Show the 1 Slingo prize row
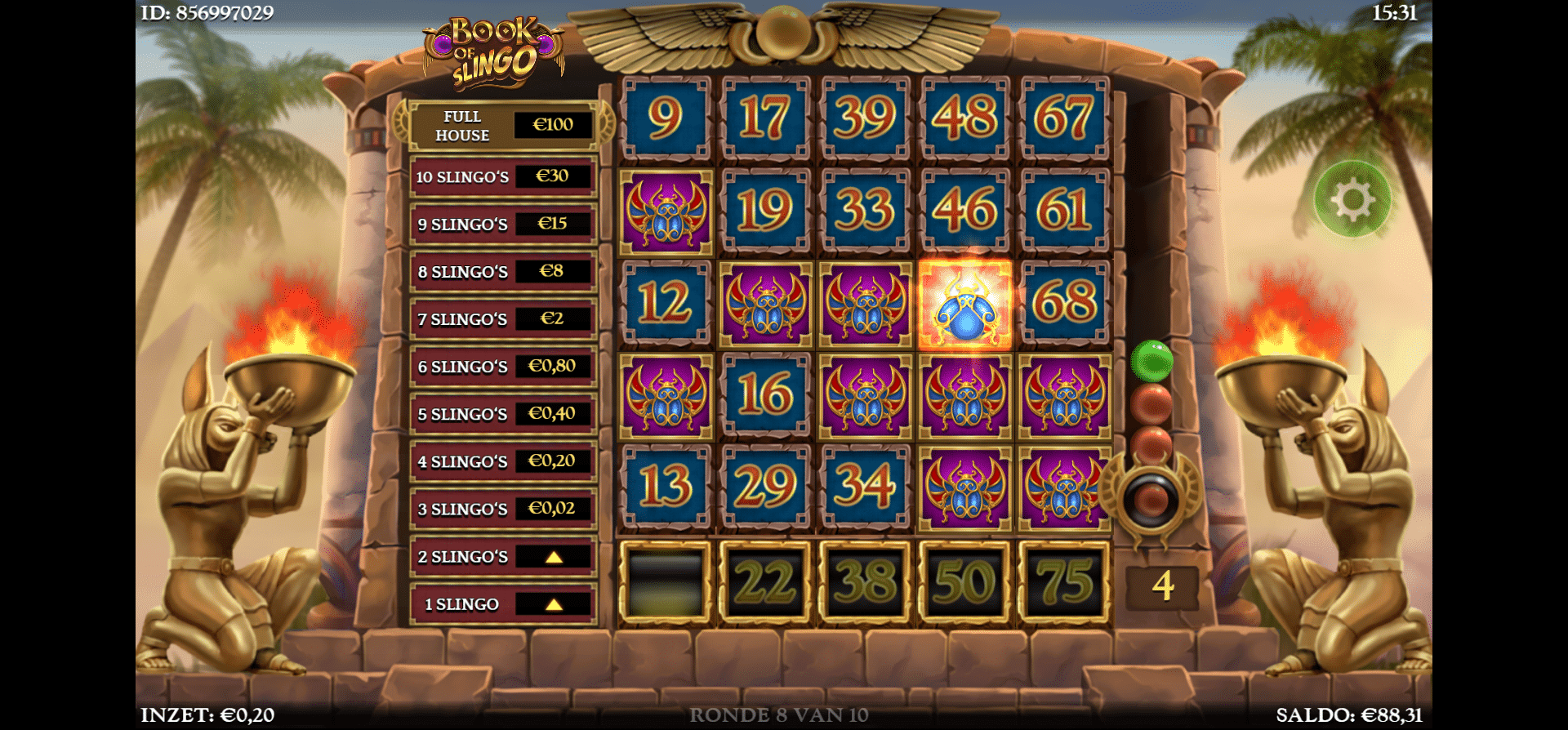The height and width of the screenshot is (730, 1568). (x=503, y=604)
